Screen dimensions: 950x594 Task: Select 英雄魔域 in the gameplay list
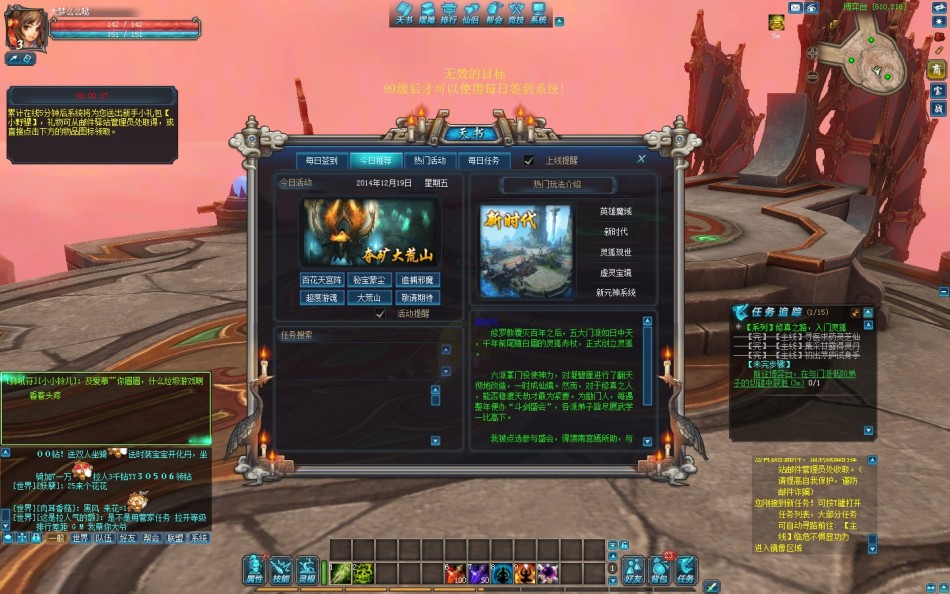pyautogui.click(x=615, y=212)
